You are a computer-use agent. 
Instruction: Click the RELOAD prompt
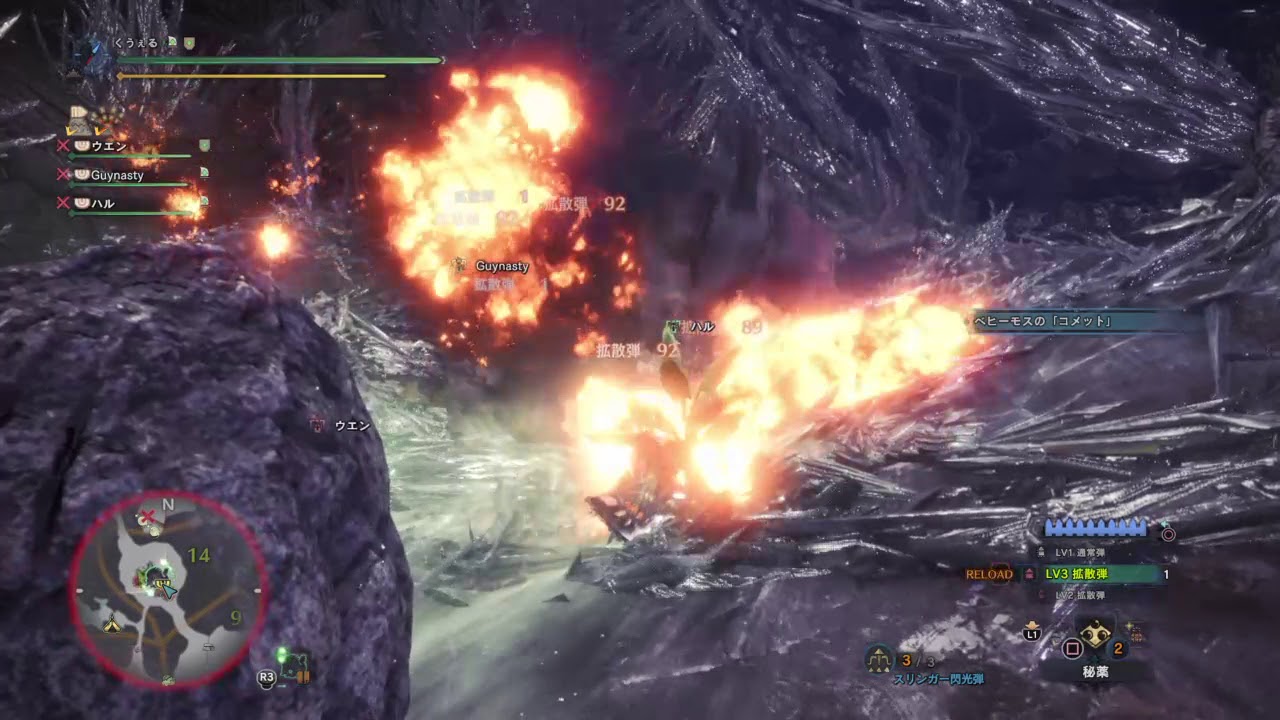click(989, 573)
